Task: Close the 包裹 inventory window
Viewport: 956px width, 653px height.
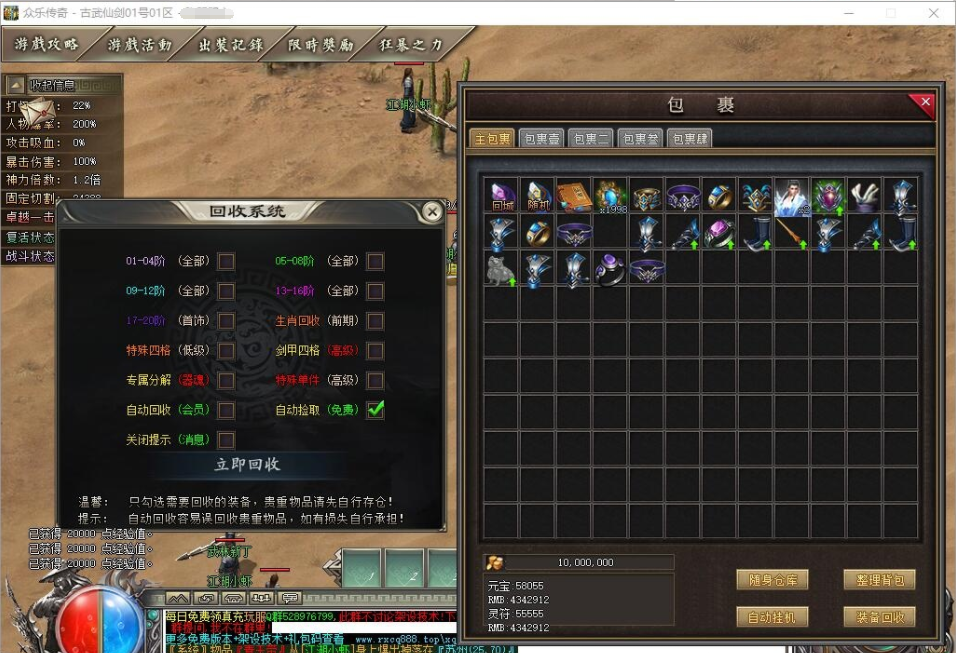Action: (925, 102)
